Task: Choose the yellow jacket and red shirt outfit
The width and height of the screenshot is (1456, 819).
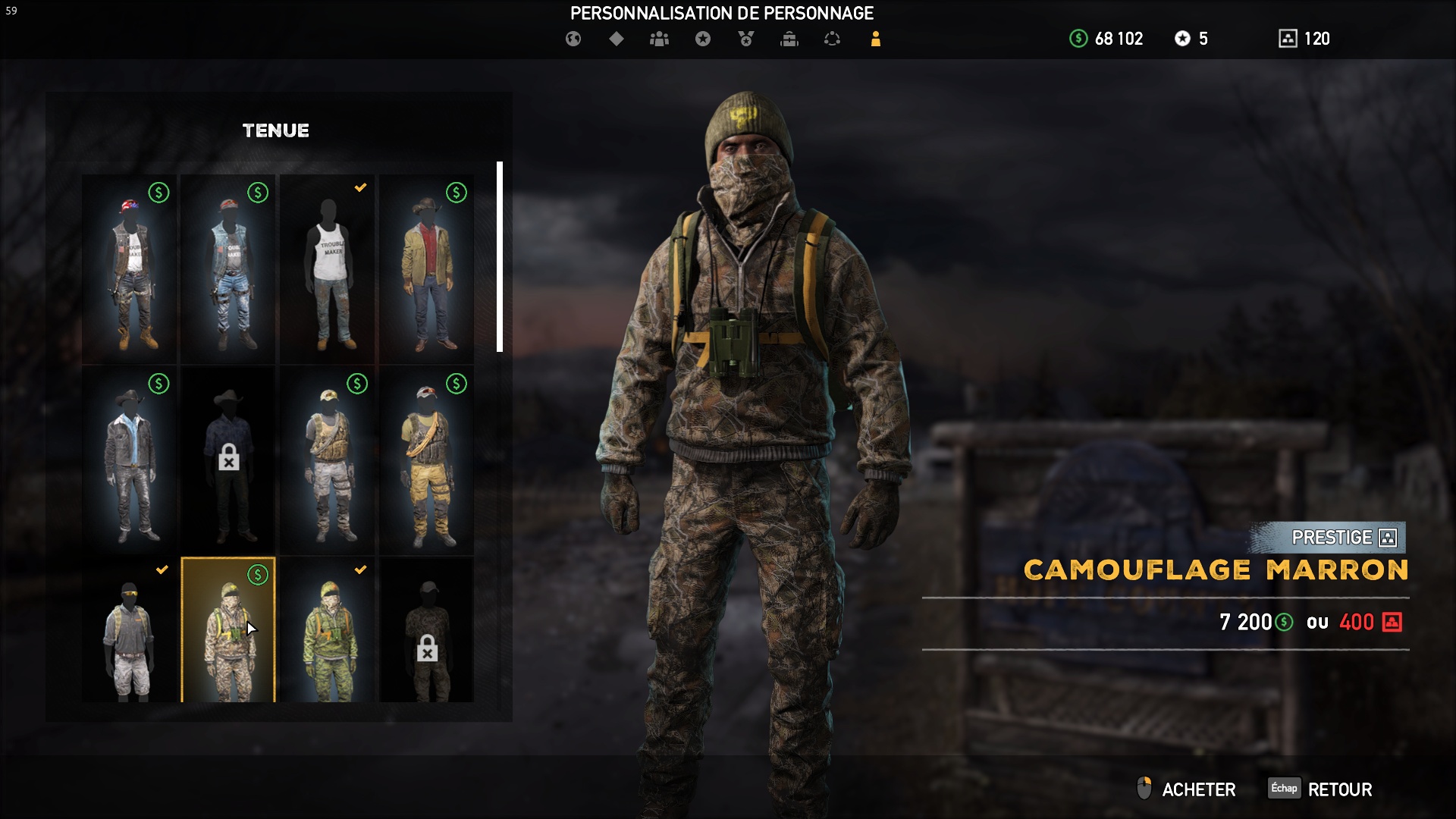Action: click(x=427, y=269)
